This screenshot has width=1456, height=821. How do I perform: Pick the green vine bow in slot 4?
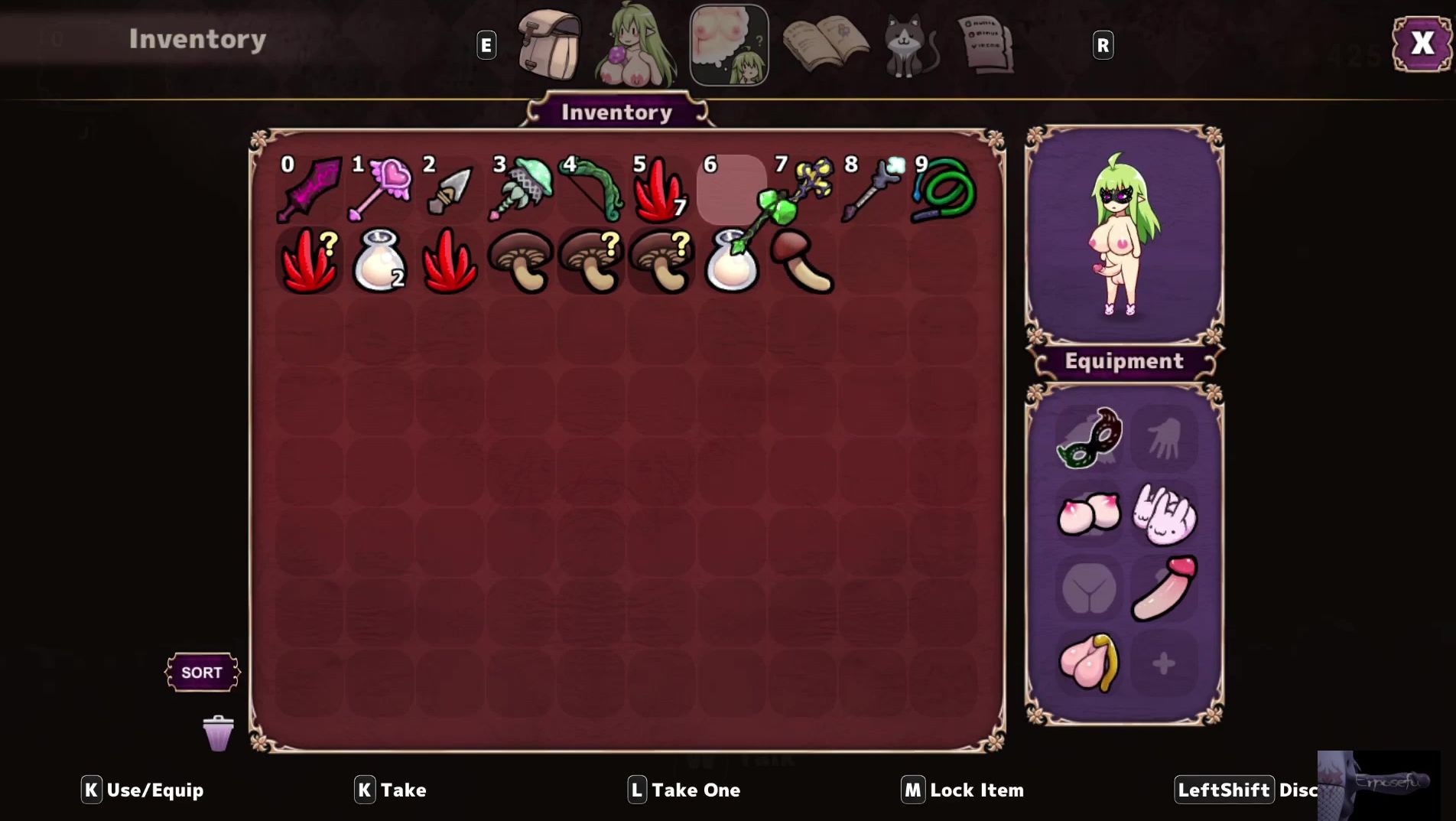tap(591, 189)
